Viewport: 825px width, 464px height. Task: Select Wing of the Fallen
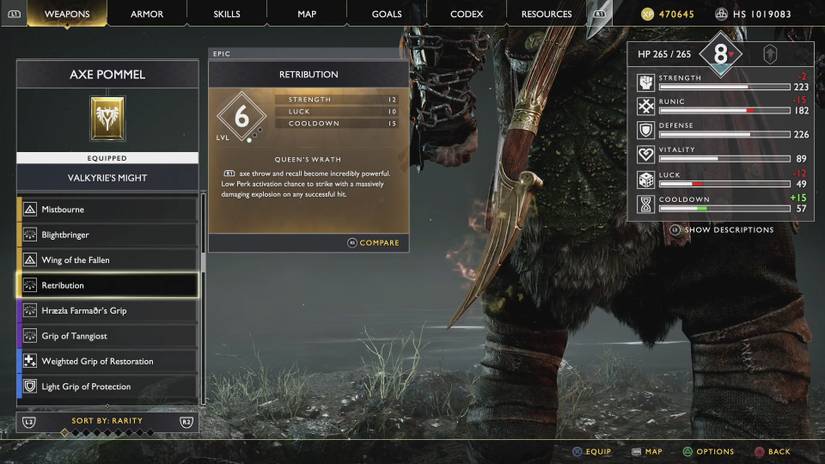(x=108, y=260)
